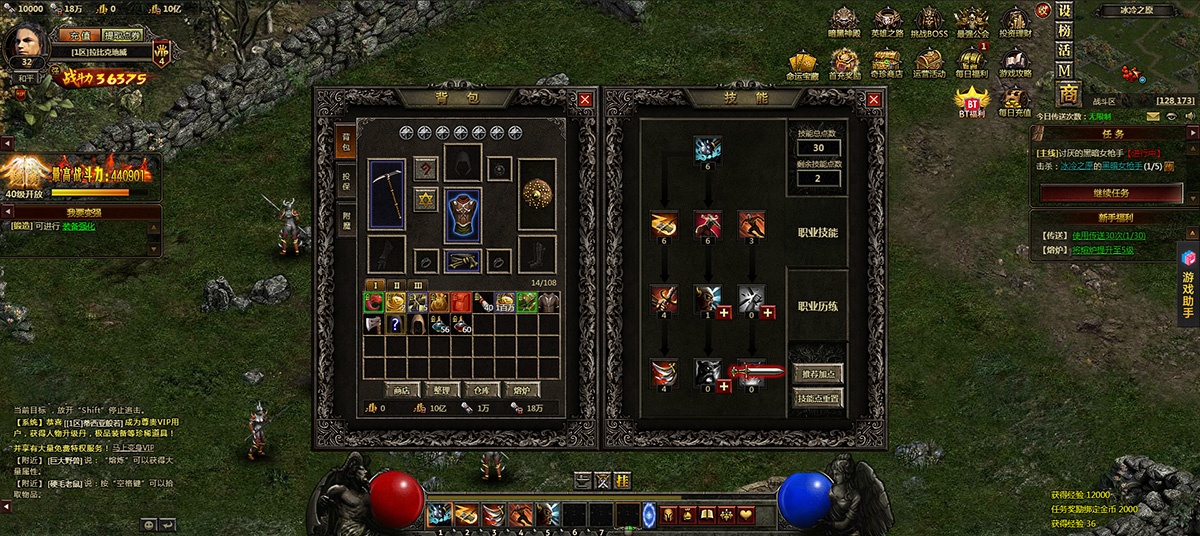Click 推荐加点 recommended skill points
This screenshot has height=536, width=1200.
tap(817, 374)
